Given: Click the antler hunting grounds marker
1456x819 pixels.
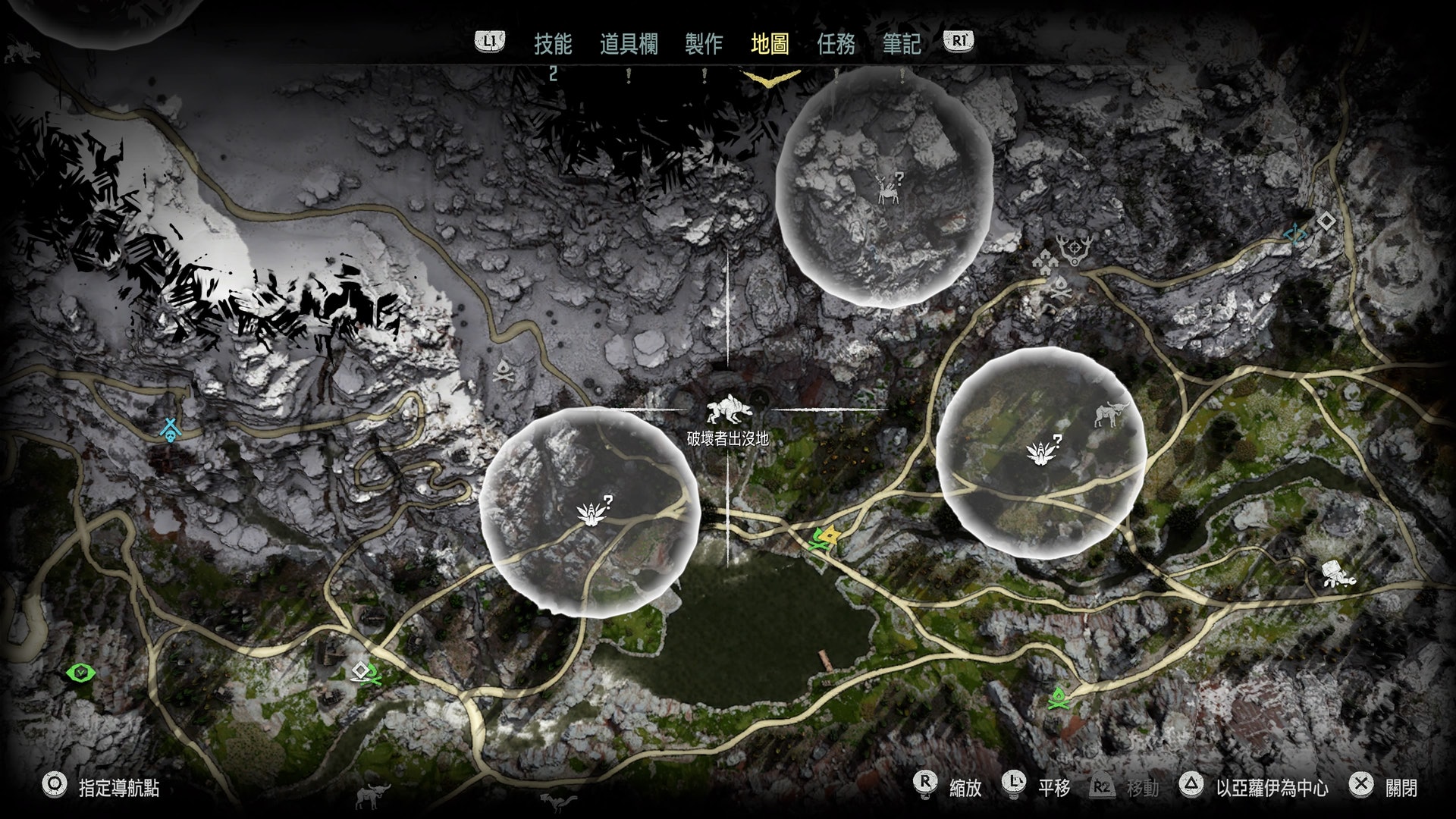Looking at the screenshot, I should tap(1075, 248).
